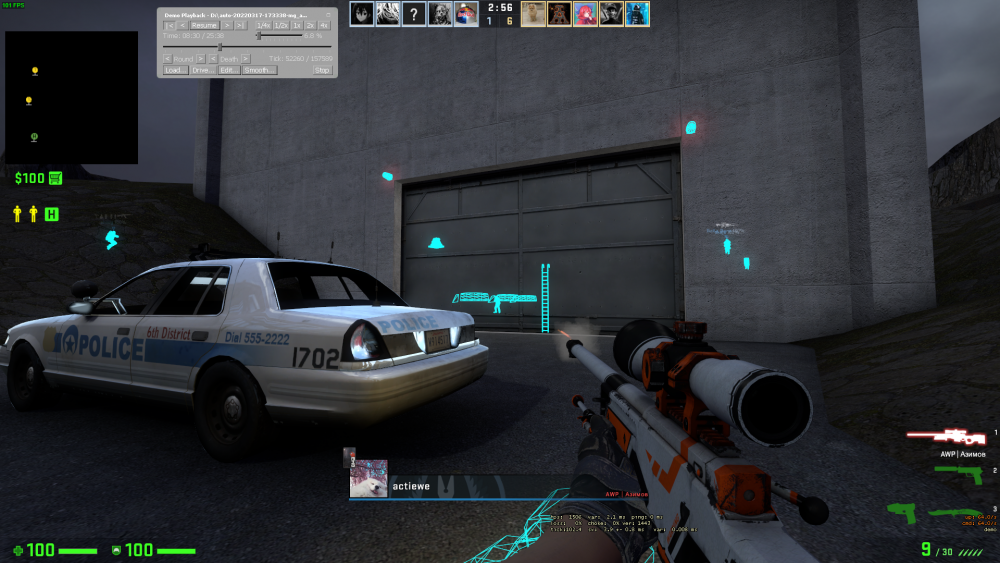The image size is (1000, 563).
Task: Select the question mark player avatar
Action: pyautogui.click(x=414, y=14)
